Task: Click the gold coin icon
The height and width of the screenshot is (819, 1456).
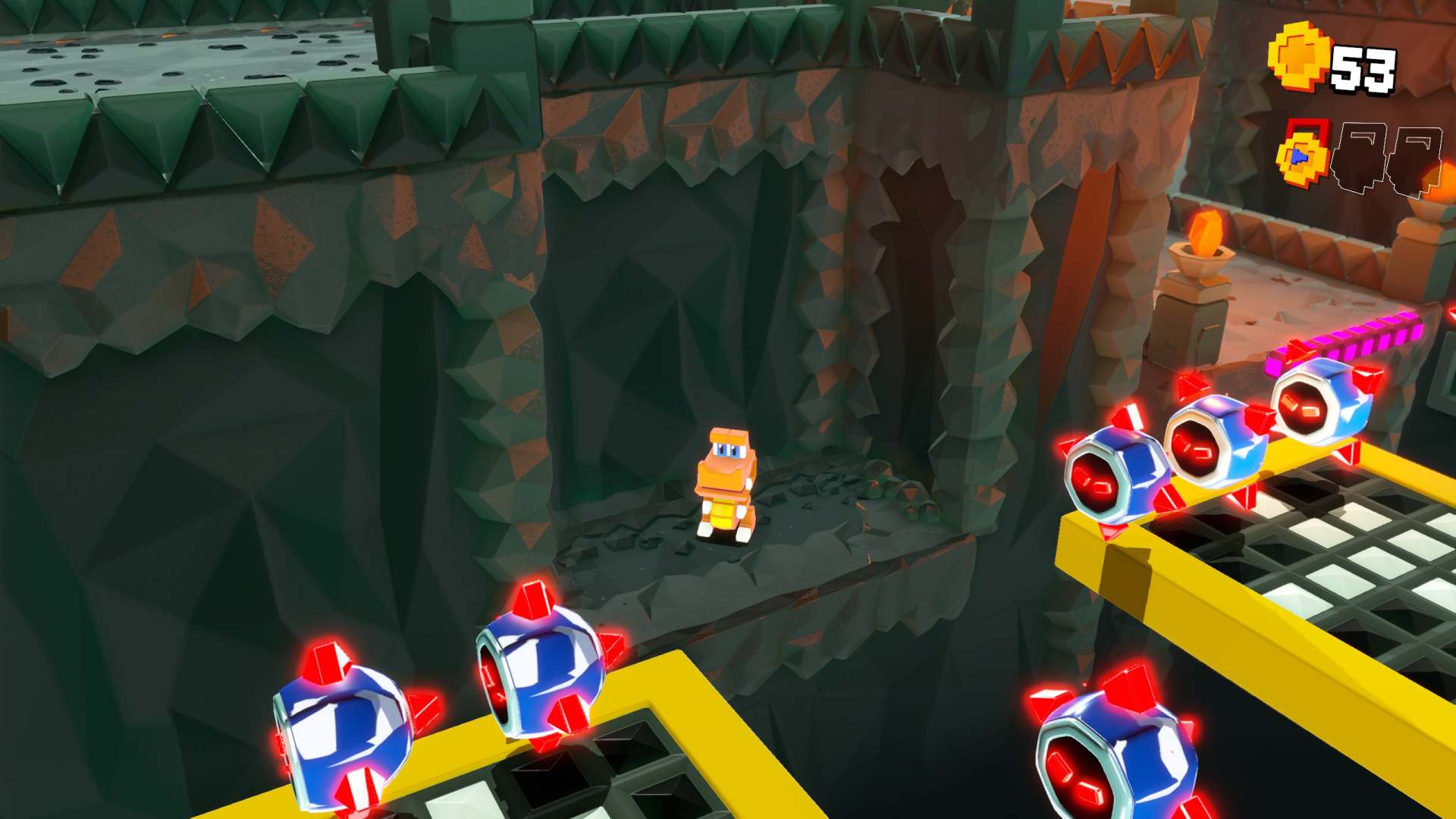Action: pos(1299,58)
